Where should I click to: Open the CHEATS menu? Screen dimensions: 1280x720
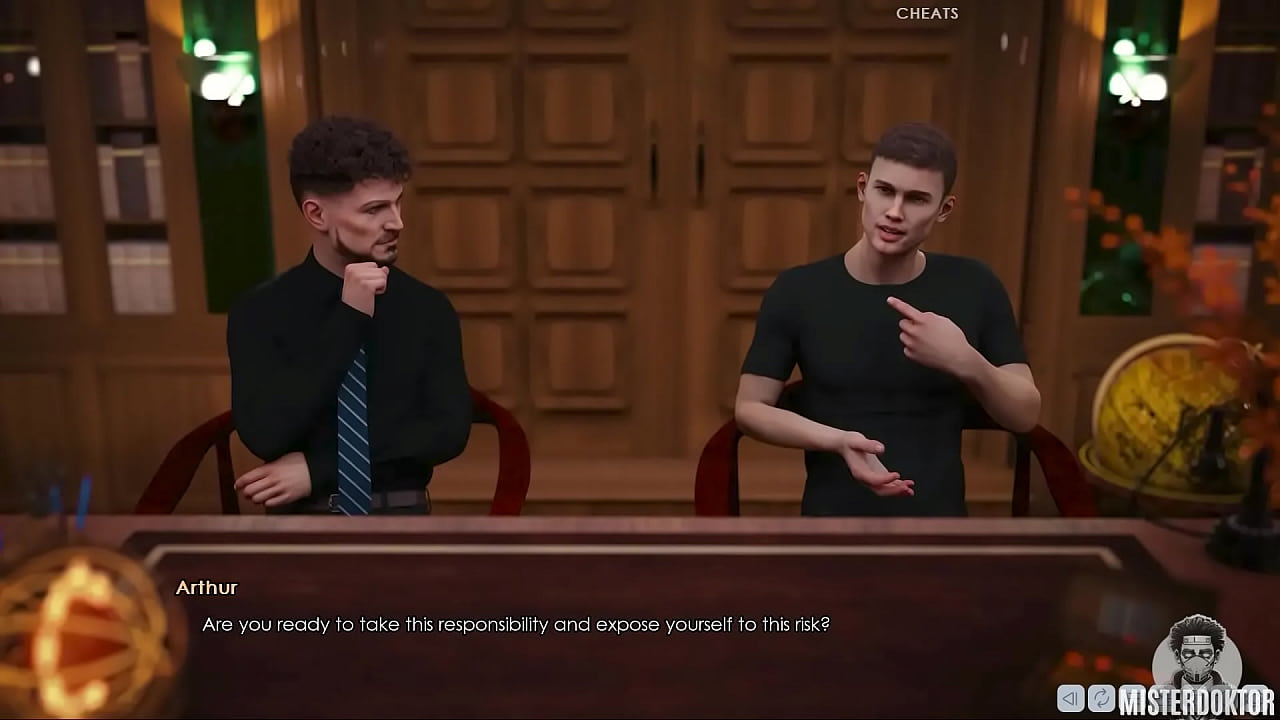coord(926,14)
